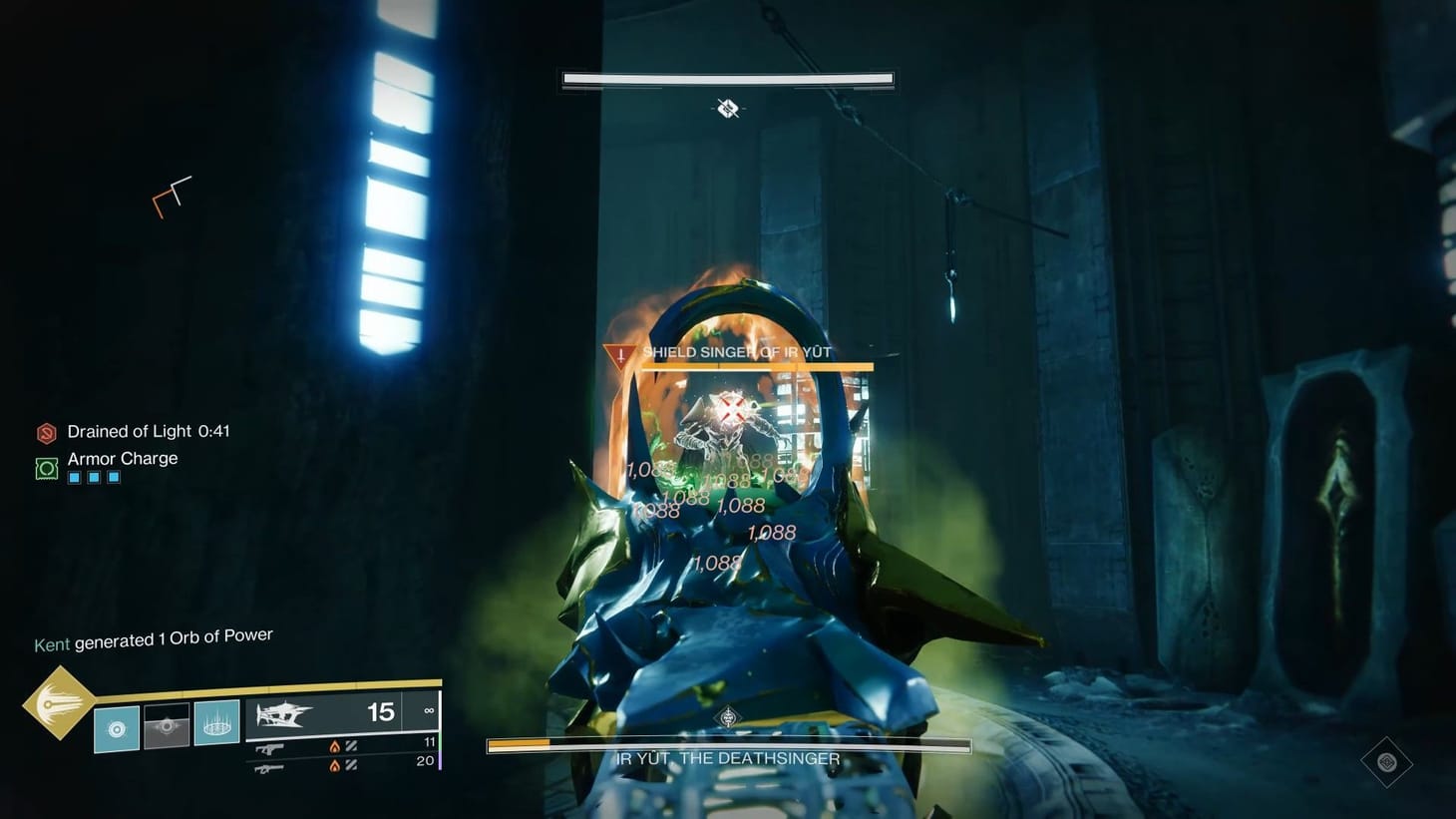Click the scout rifle ammo count showing 20

tap(424, 761)
